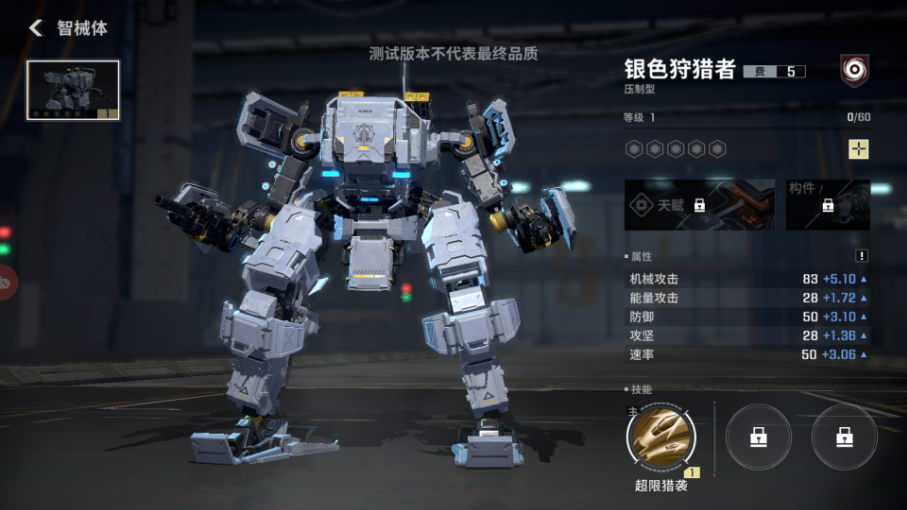Select the 超限猎袭 skill icon
Screen dimensions: 907x510
point(661,437)
